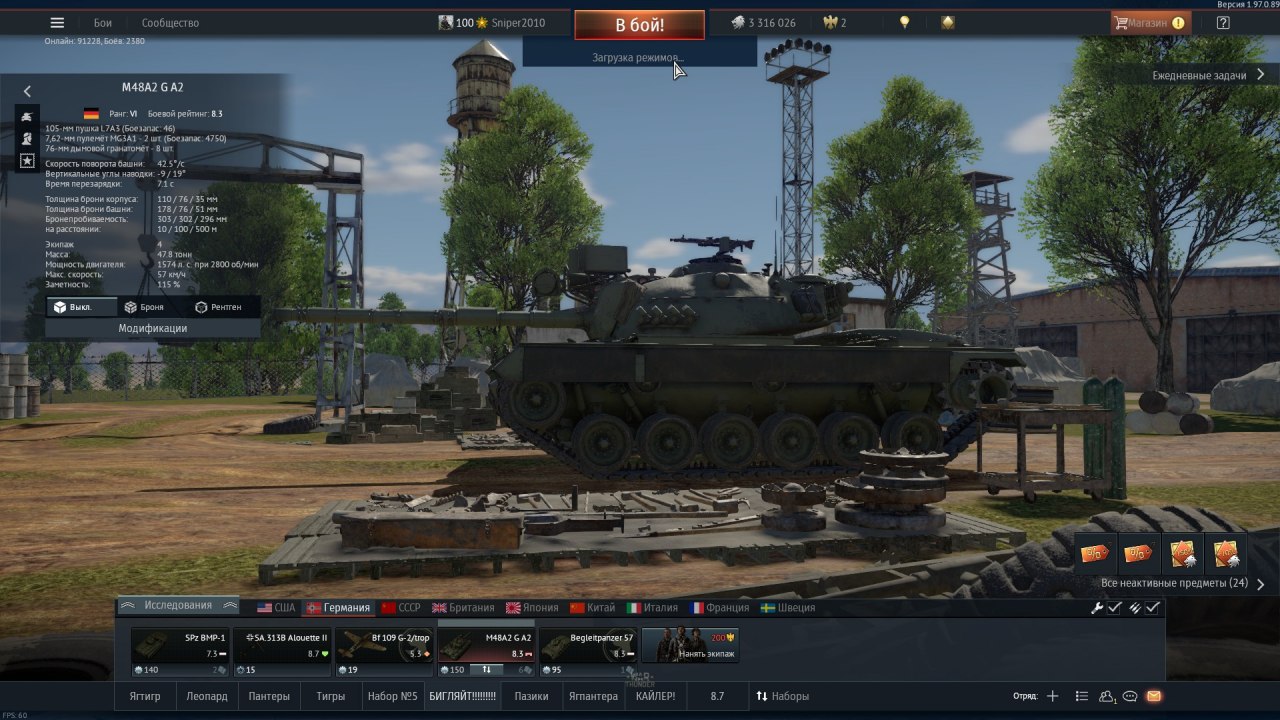
Task: Pick the Begleitpanzer 57 vehicle slot
Action: pyautogui.click(x=588, y=646)
